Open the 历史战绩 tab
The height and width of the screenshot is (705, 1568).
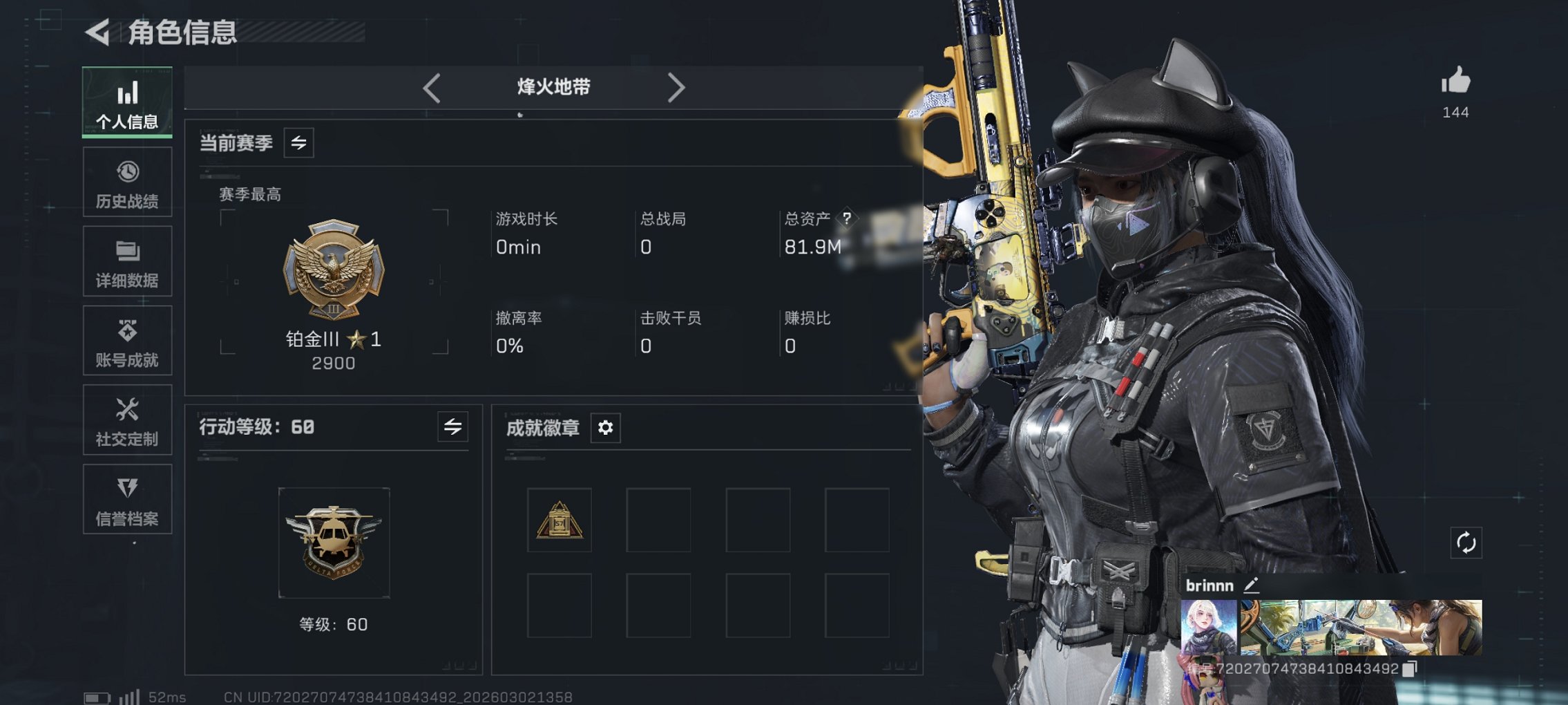[x=127, y=182]
